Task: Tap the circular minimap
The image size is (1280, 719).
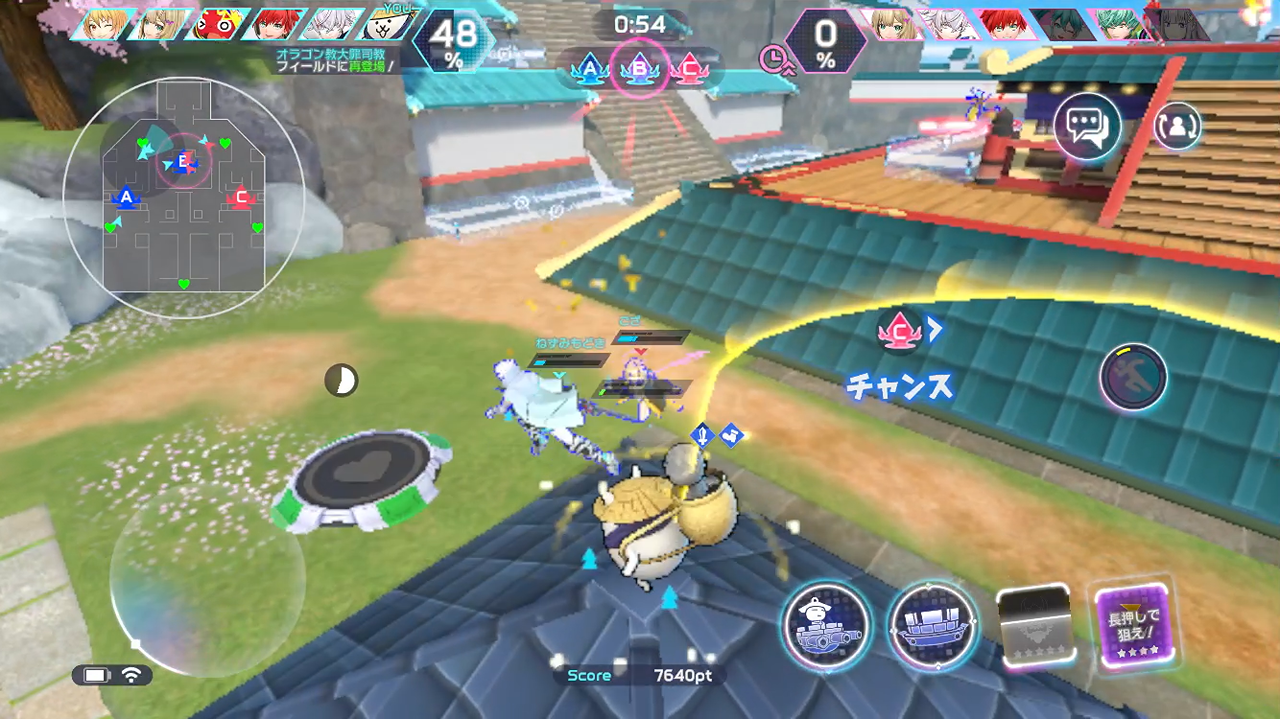Action: point(184,197)
